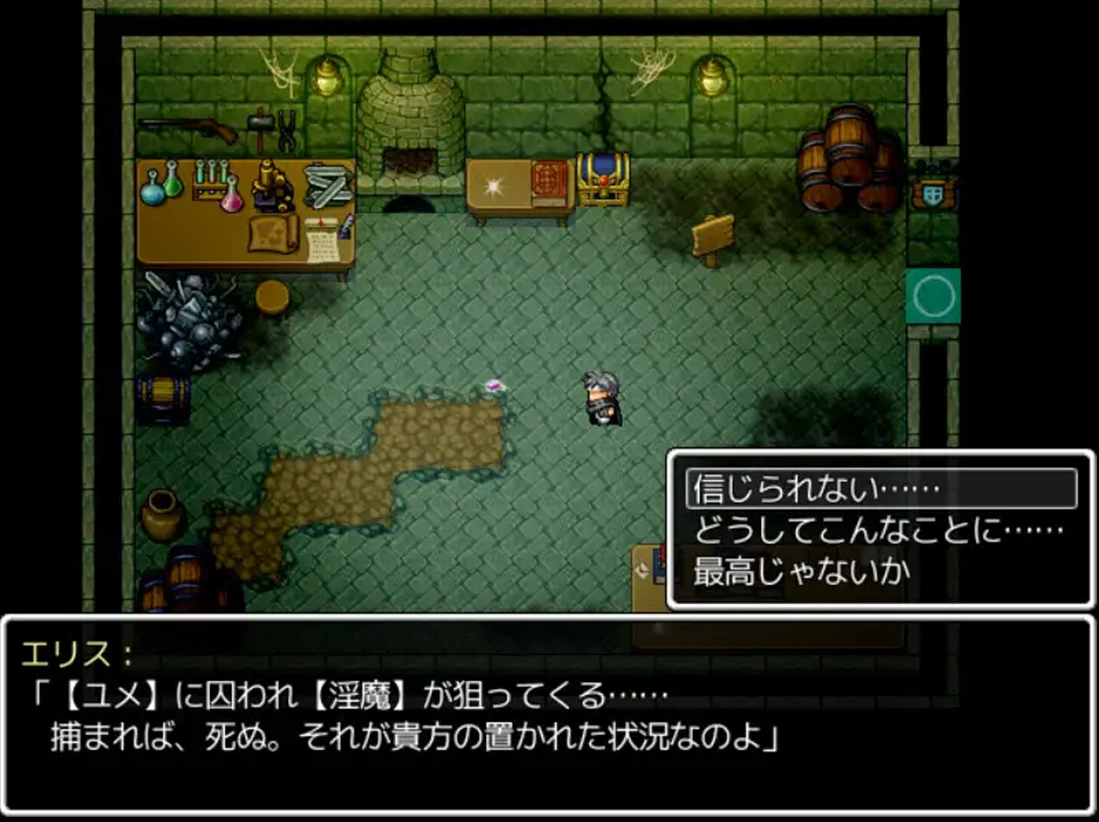Select the option どうしてこんなことに……
The width and height of the screenshot is (1099, 822).
pos(878,530)
